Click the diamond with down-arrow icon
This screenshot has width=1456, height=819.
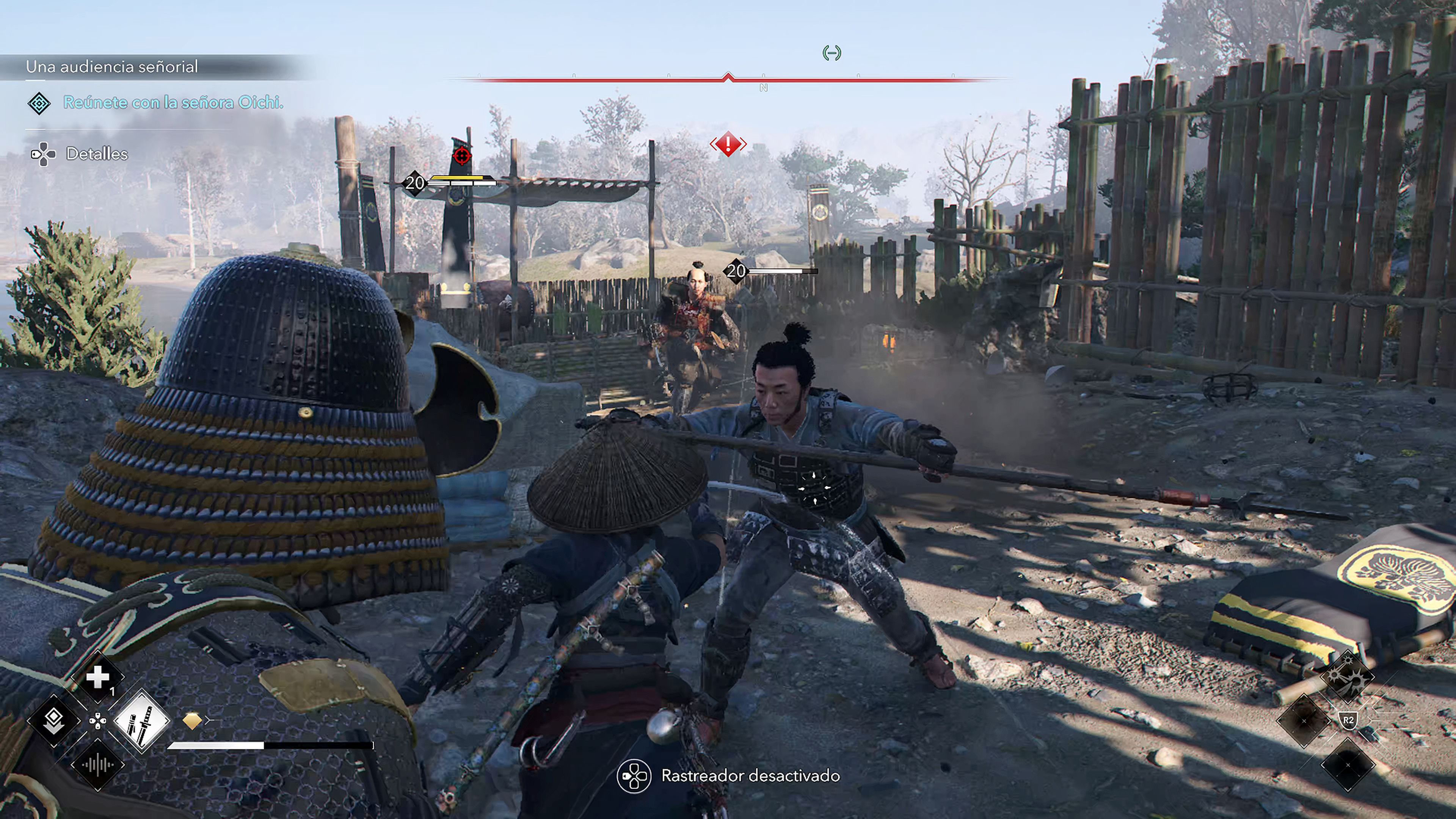click(54, 721)
